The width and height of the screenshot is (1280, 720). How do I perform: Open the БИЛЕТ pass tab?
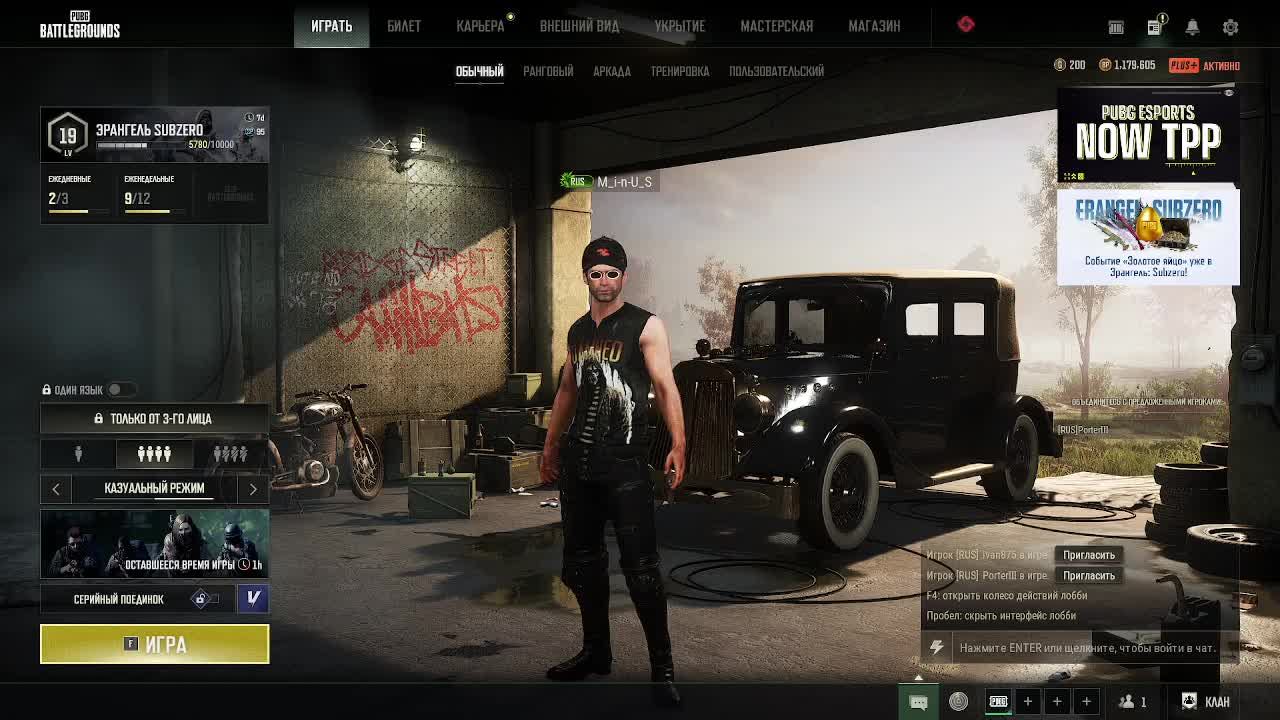[x=404, y=26]
